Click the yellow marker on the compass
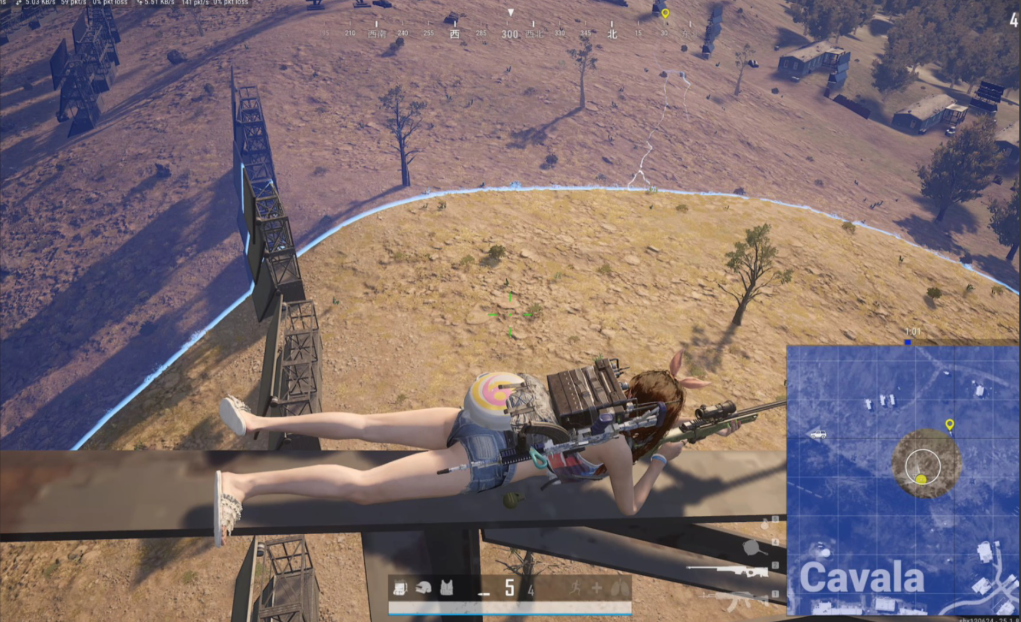1021x622 pixels. coord(665,14)
